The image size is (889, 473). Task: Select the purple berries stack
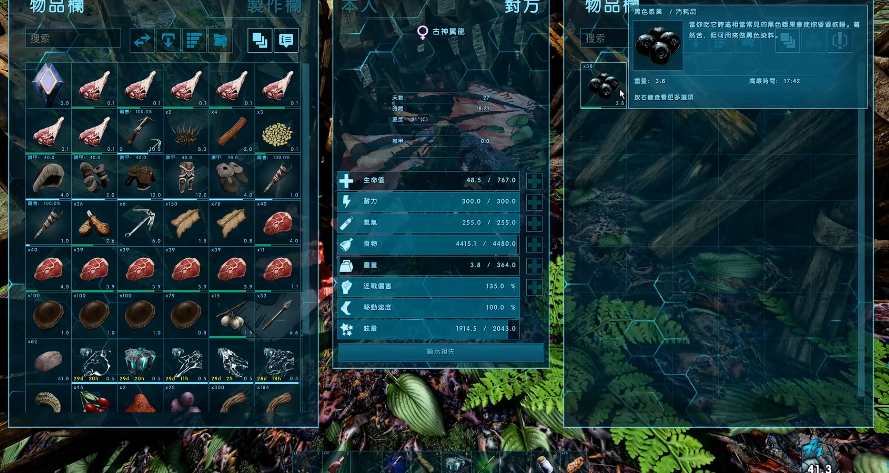point(186,403)
